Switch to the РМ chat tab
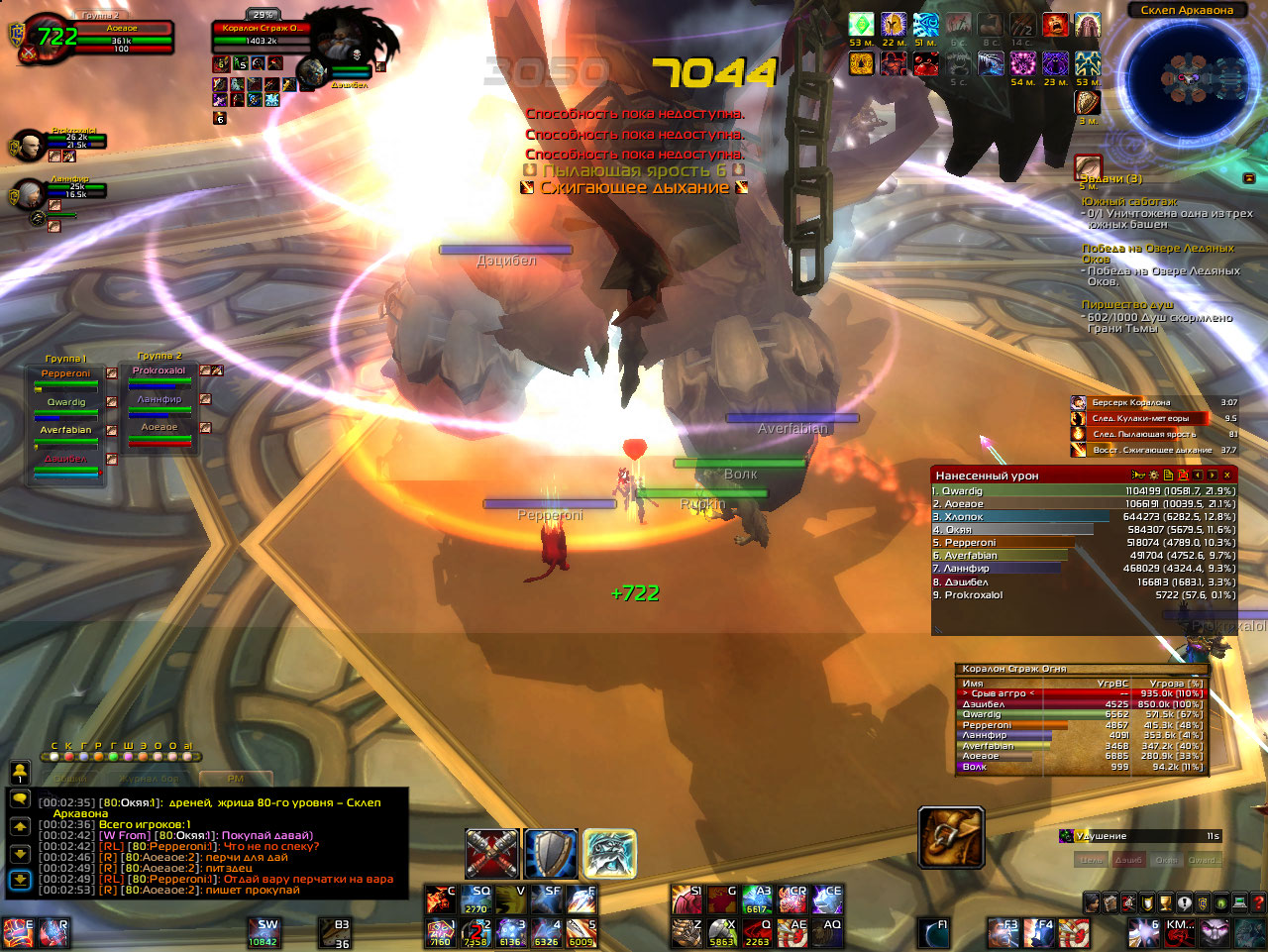 [x=235, y=779]
